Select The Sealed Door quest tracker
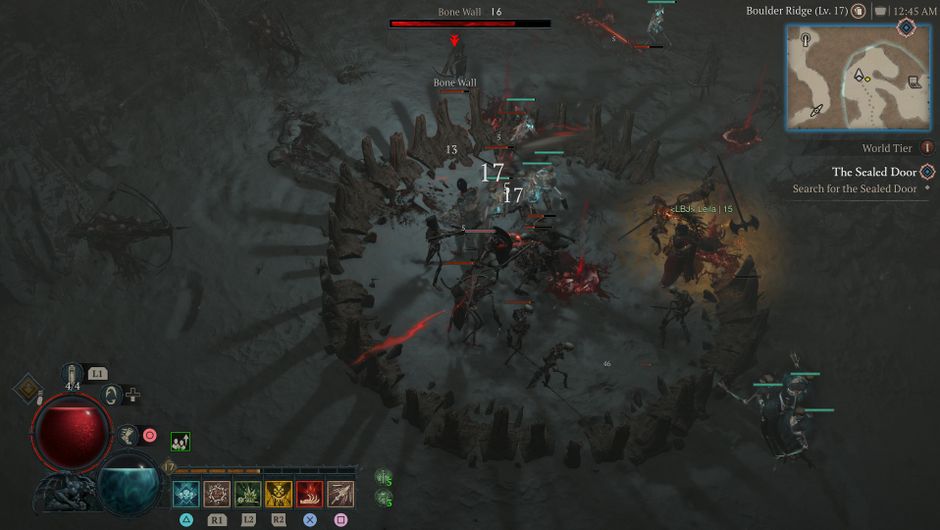Image resolution: width=940 pixels, height=530 pixels. pyautogui.click(x=874, y=172)
